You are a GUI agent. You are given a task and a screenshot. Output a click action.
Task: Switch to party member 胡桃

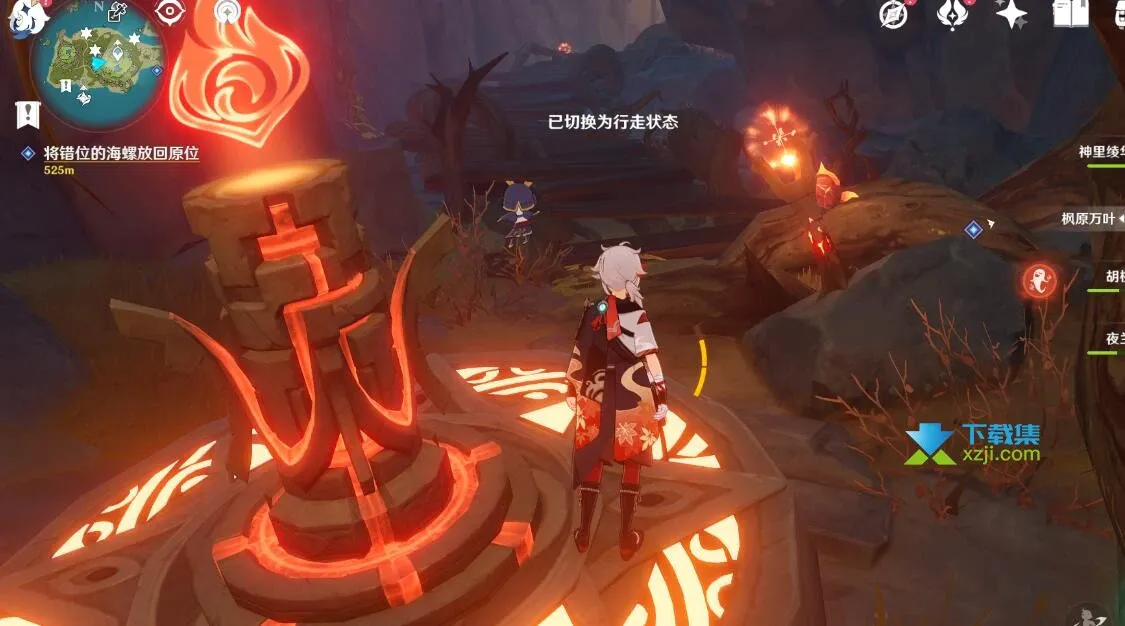click(1108, 277)
